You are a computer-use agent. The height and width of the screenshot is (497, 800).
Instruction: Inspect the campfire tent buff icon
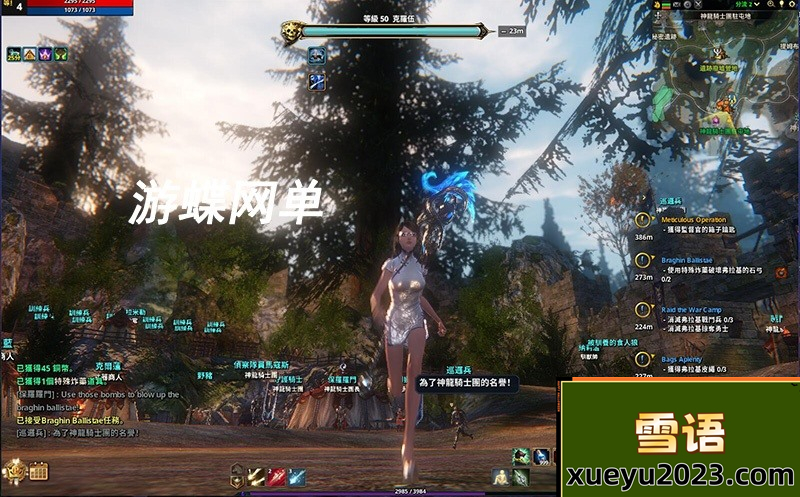click(29, 54)
